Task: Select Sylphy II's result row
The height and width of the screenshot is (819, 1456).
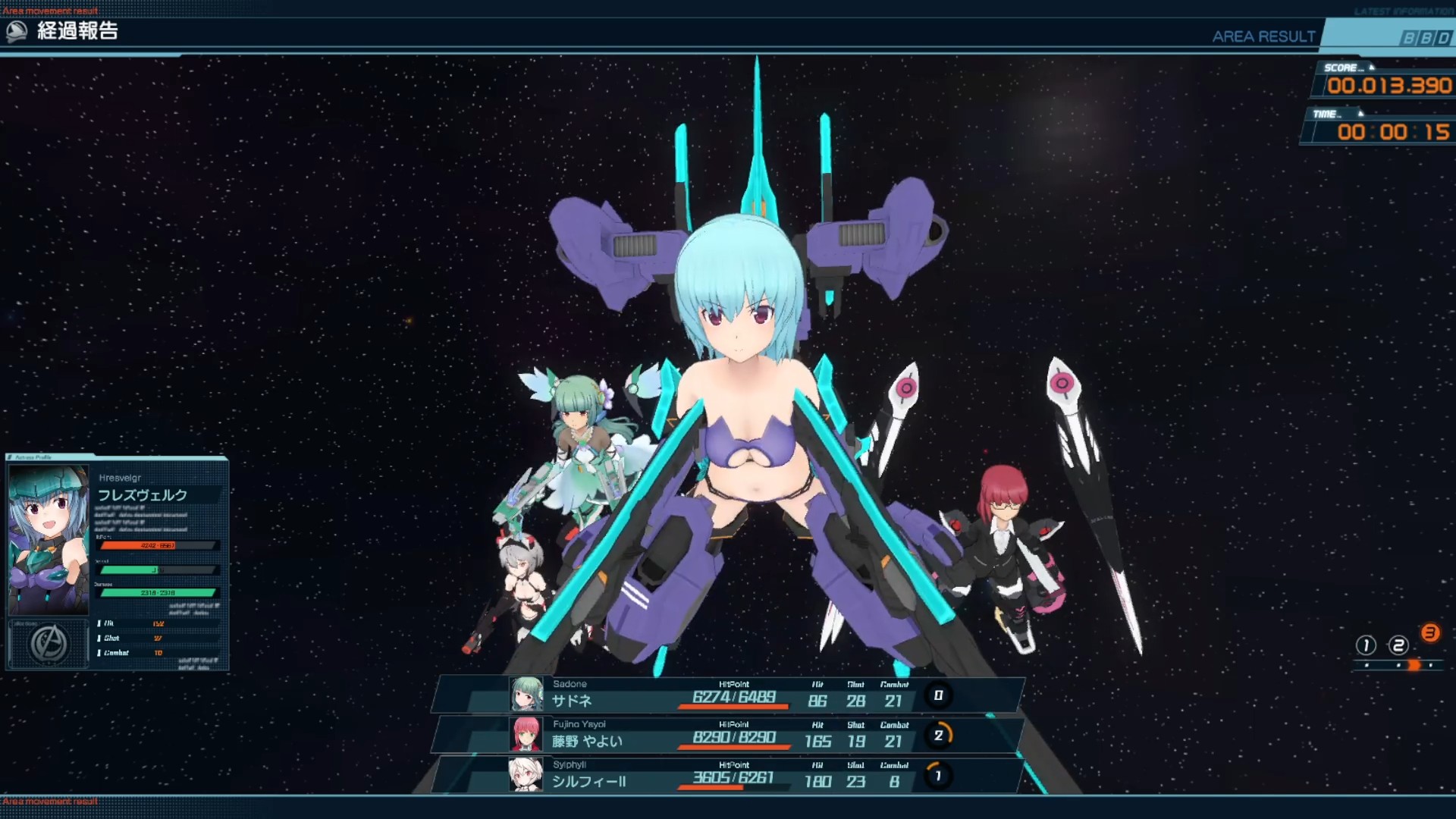Action: tap(728, 775)
